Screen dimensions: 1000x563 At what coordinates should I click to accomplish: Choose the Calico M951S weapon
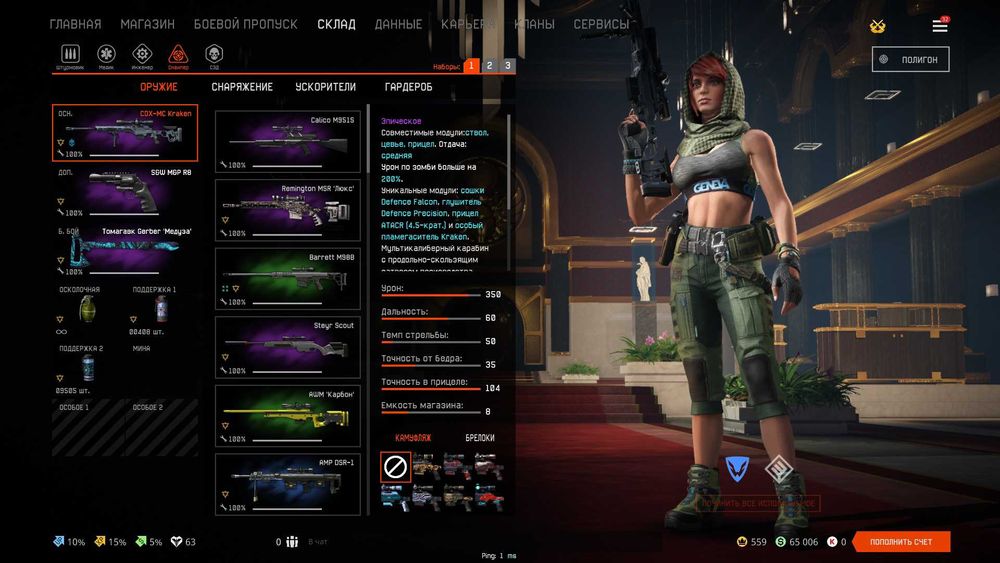[288, 141]
